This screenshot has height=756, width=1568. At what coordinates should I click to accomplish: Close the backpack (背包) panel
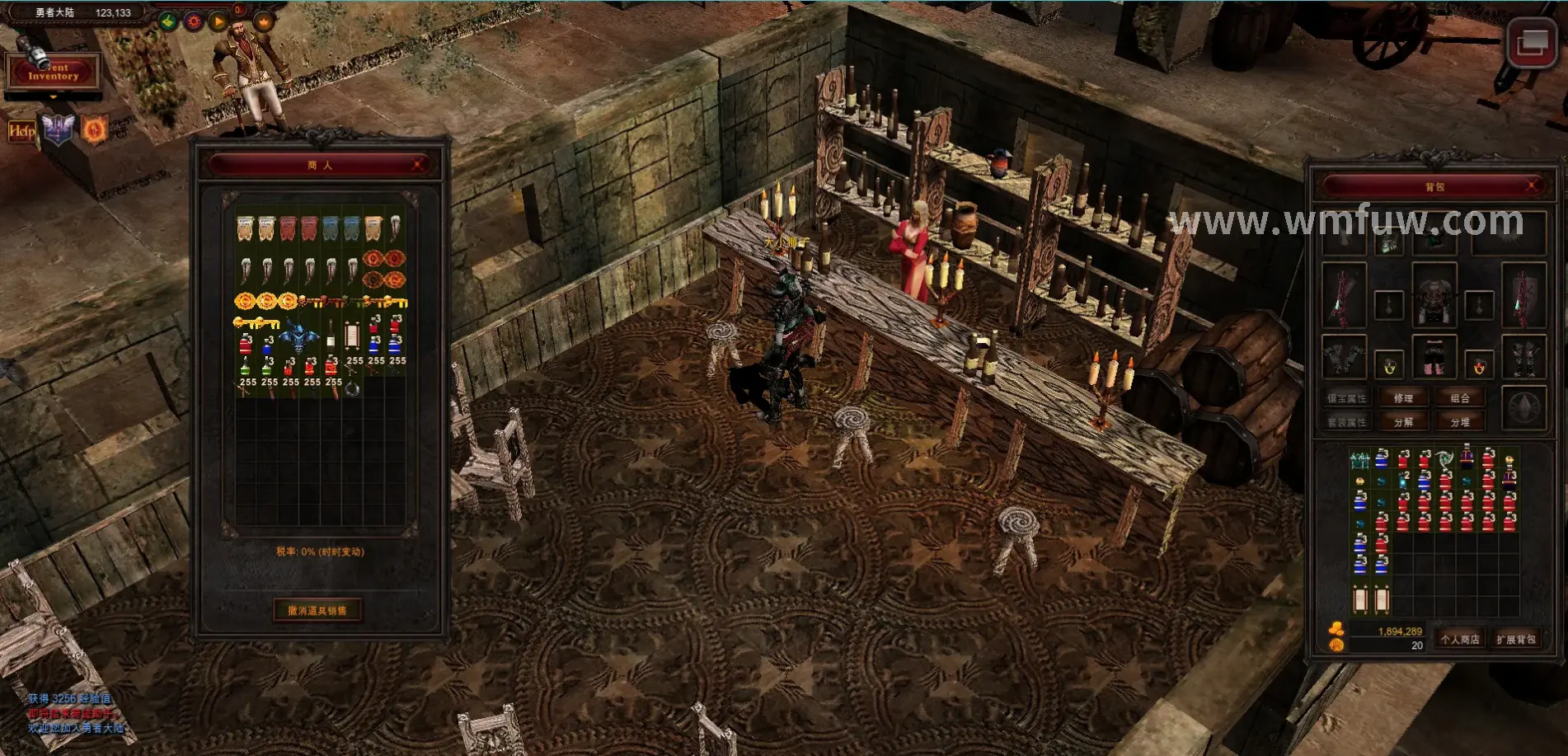(1532, 186)
